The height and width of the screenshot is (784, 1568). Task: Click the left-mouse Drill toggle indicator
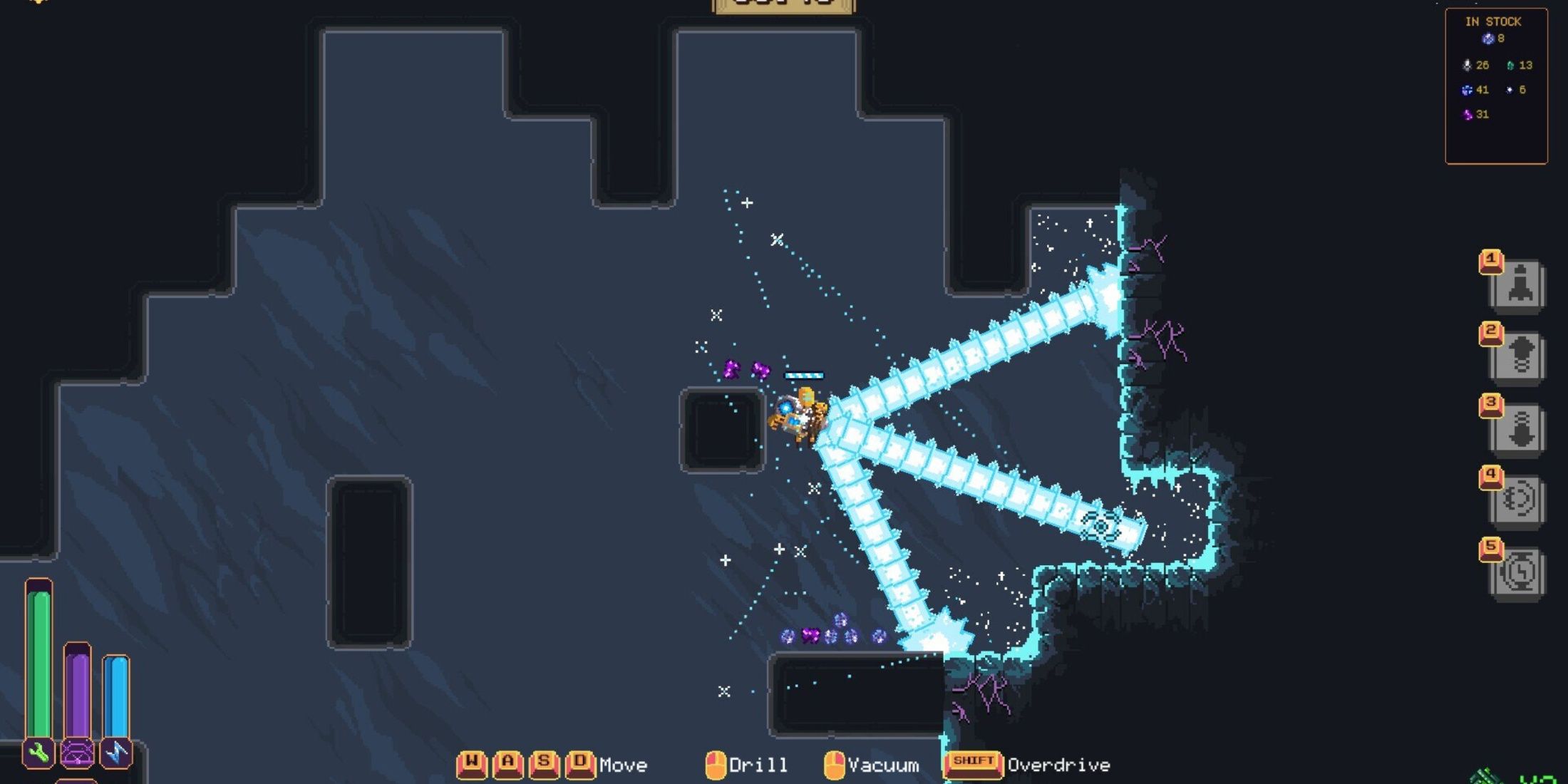(715, 763)
